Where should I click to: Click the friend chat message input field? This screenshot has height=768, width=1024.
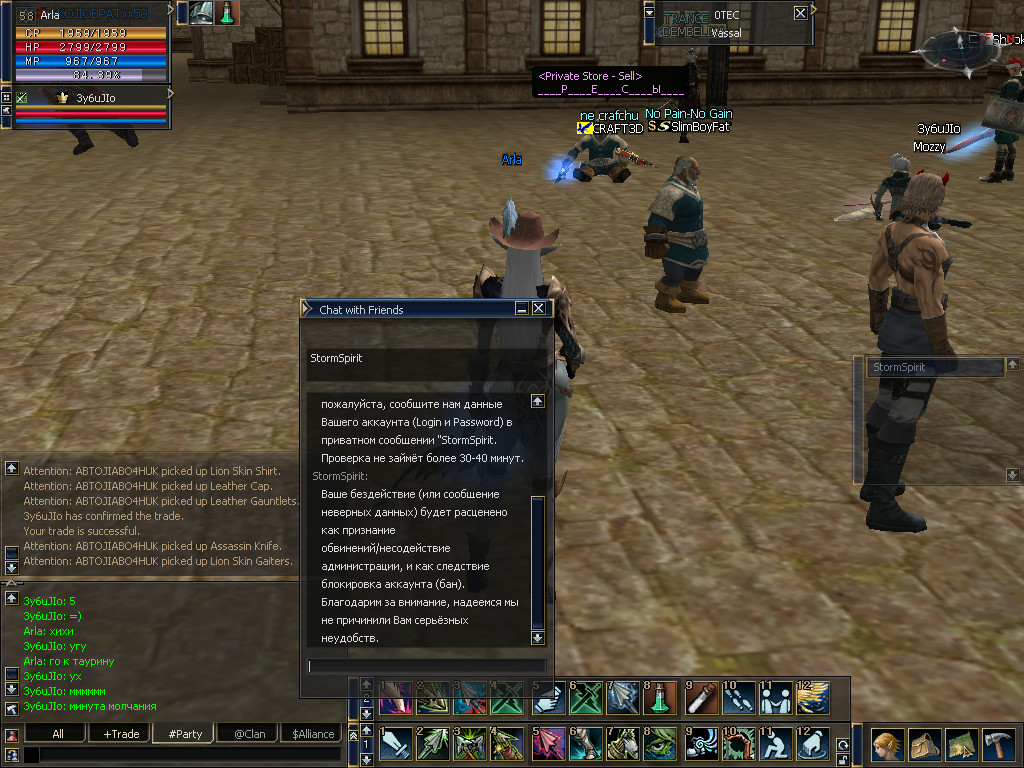427,666
